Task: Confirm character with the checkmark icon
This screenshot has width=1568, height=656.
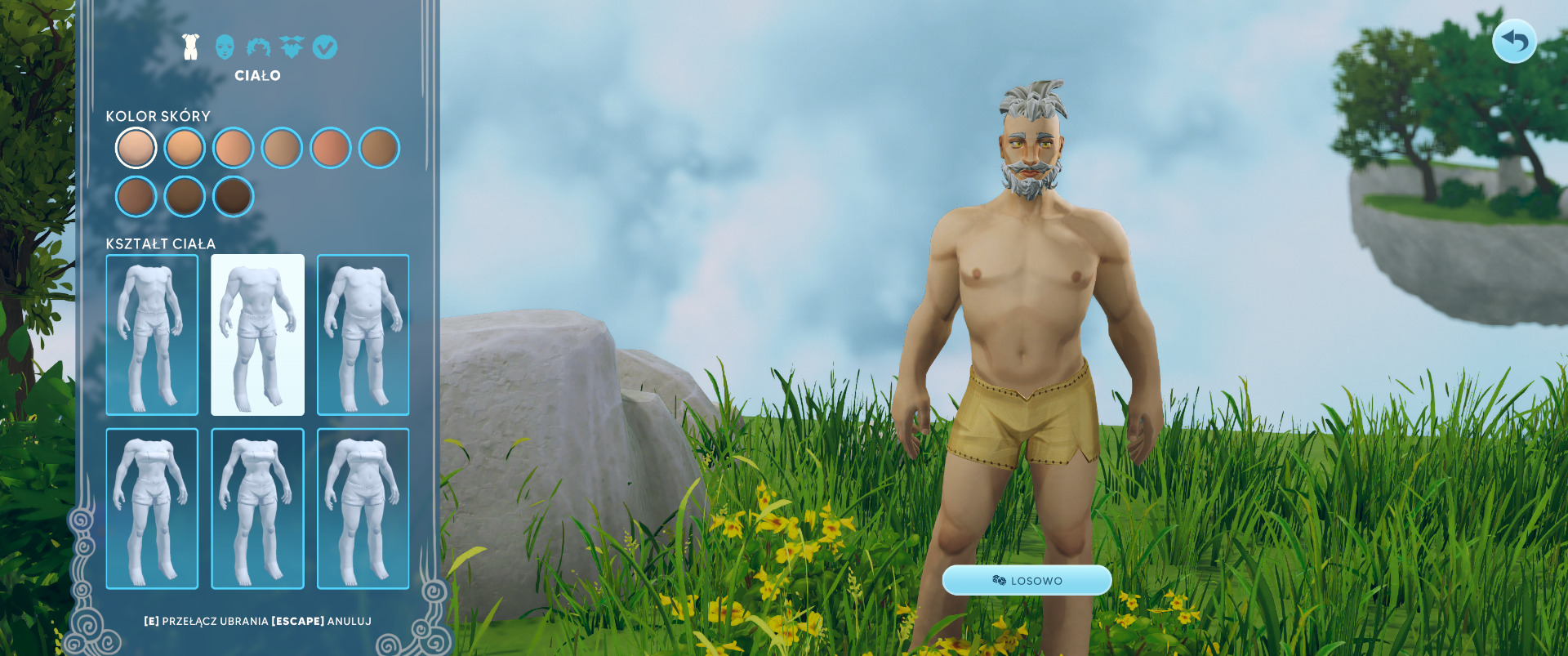Action: tap(325, 47)
